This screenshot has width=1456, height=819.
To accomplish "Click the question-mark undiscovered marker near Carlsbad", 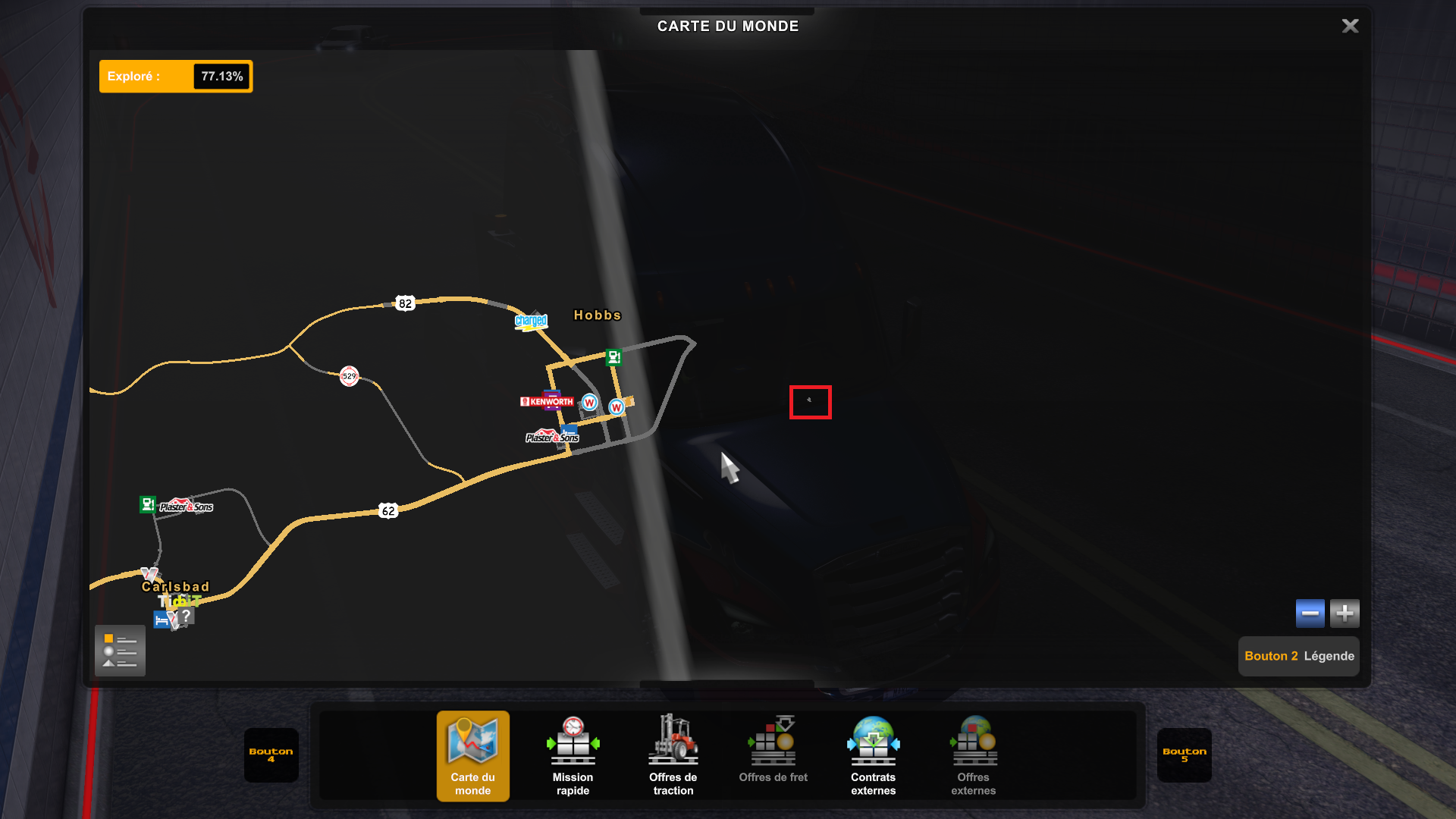I will coord(187,616).
